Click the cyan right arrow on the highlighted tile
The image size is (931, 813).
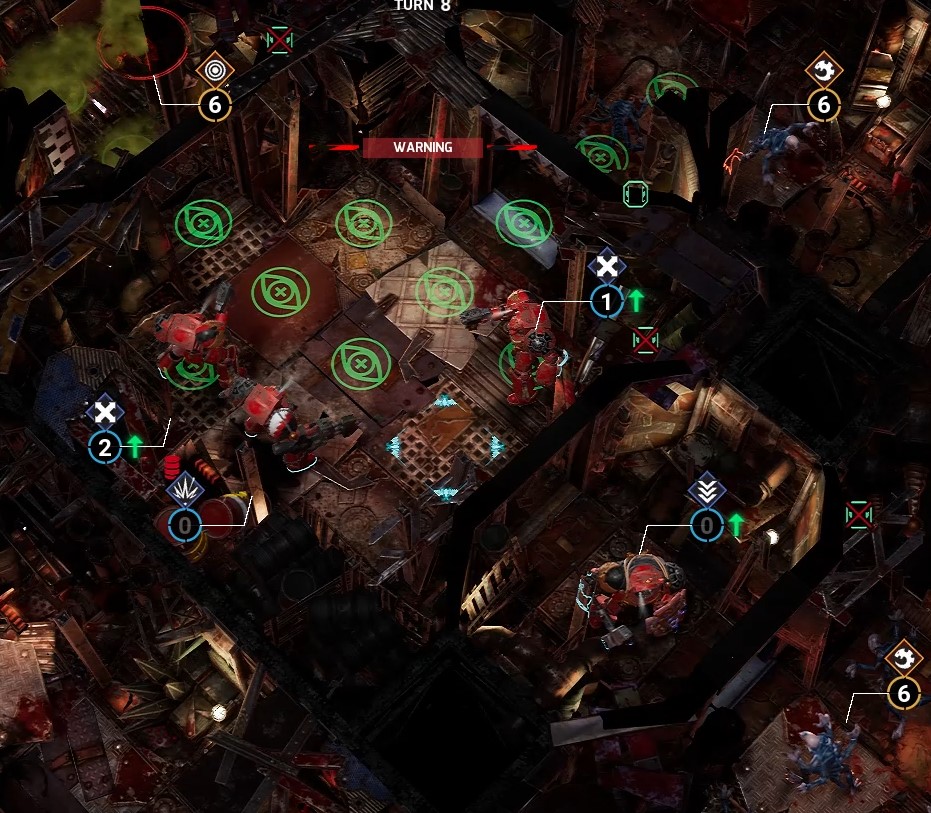(x=497, y=446)
